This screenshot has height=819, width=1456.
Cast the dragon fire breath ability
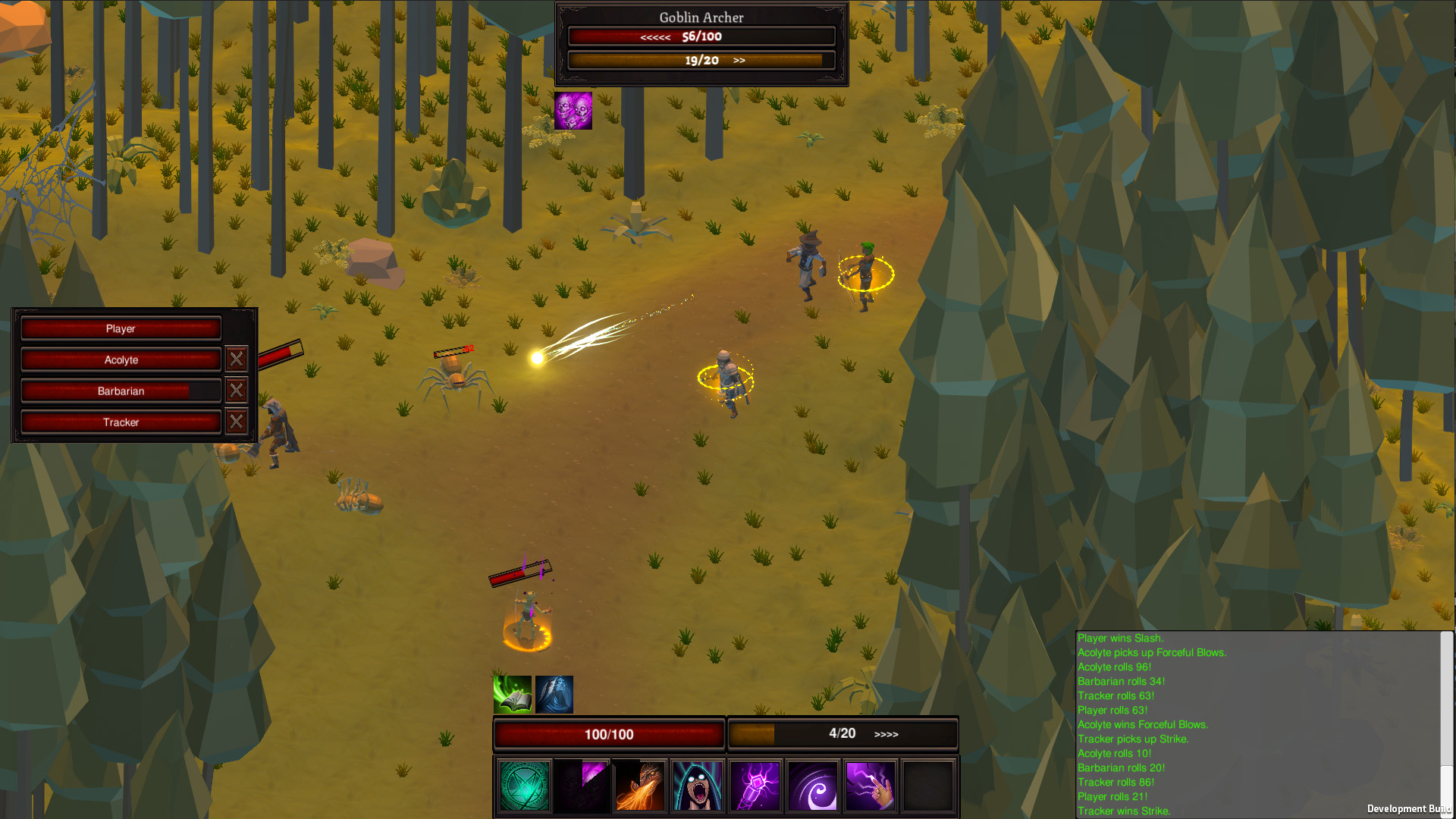click(x=639, y=786)
